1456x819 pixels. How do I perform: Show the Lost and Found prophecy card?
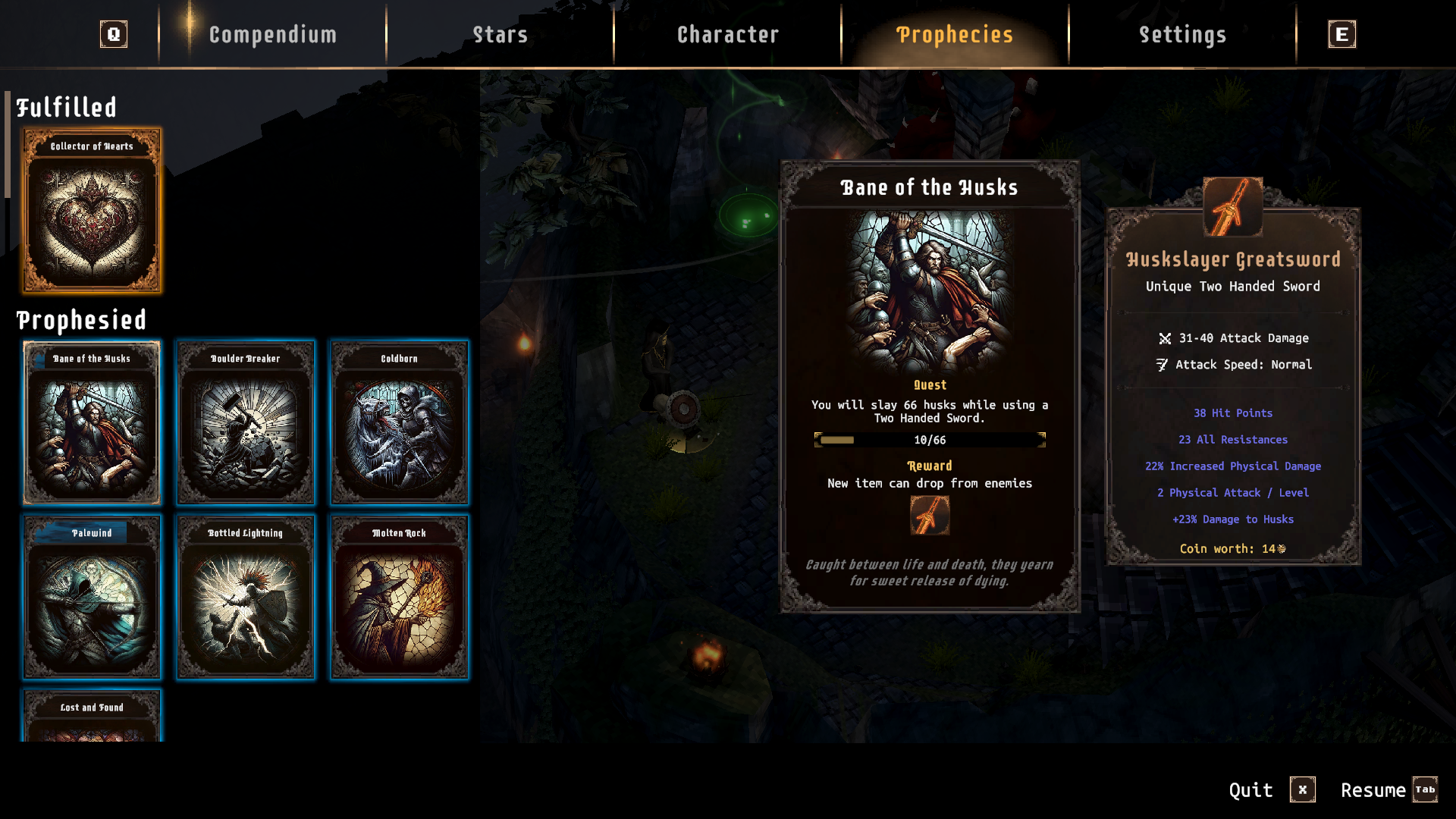(x=92, y=717)
